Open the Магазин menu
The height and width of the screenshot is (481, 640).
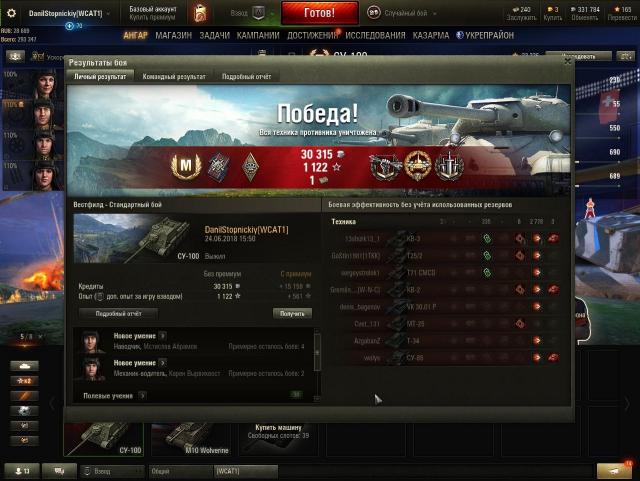pyautogui.click(x=173, y=34)
